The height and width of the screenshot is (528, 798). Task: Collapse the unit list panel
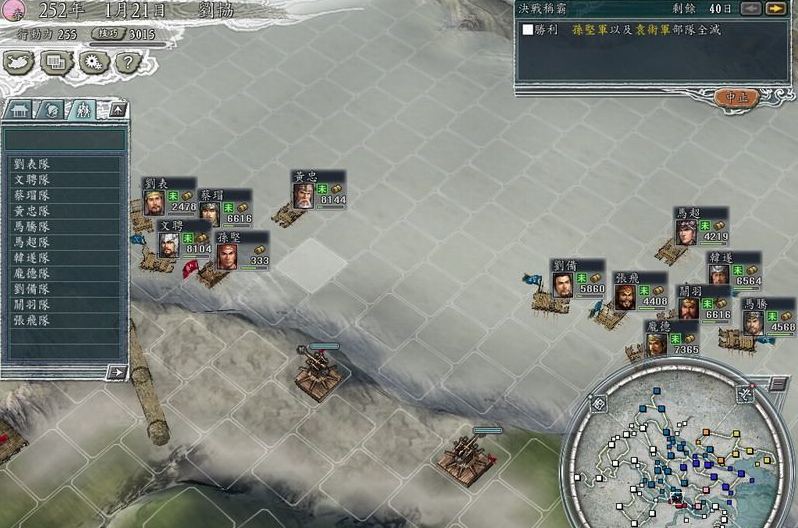tap(117, 109)
